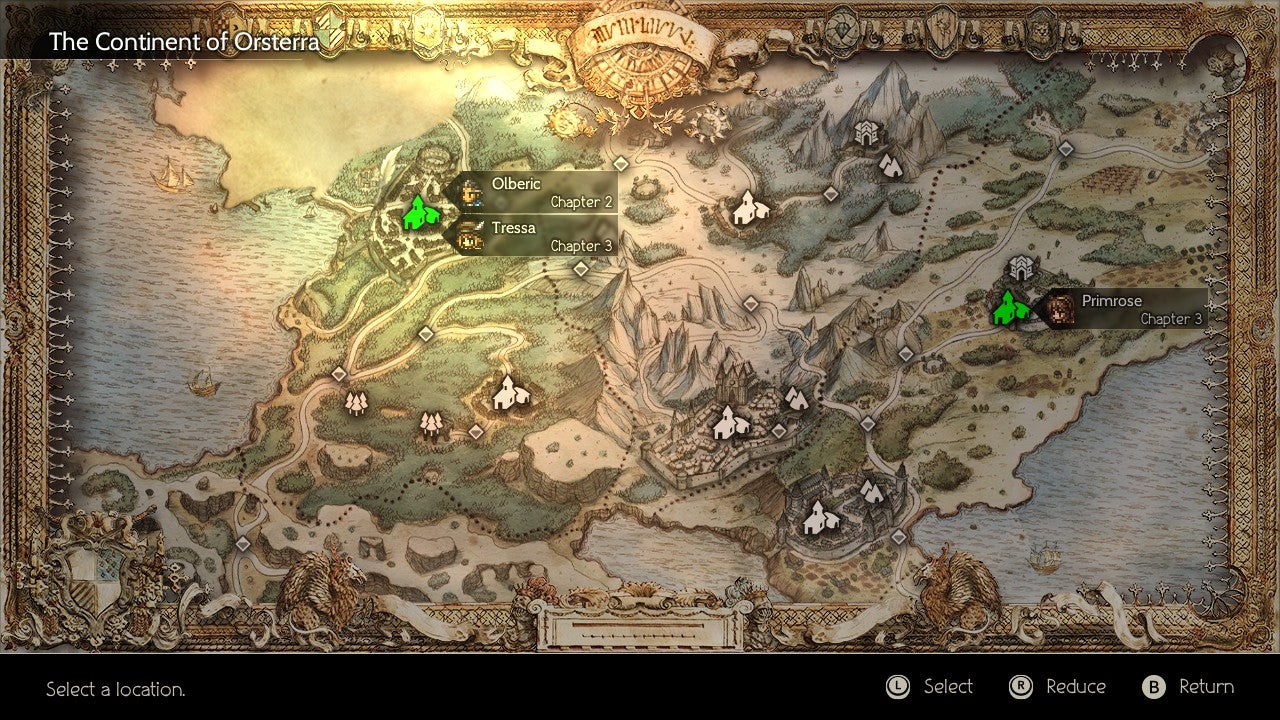Click the green party marker near Olberic
The height and width of the screenshot is (720, 1280).
pyautogui.click(x=421, y=213)
